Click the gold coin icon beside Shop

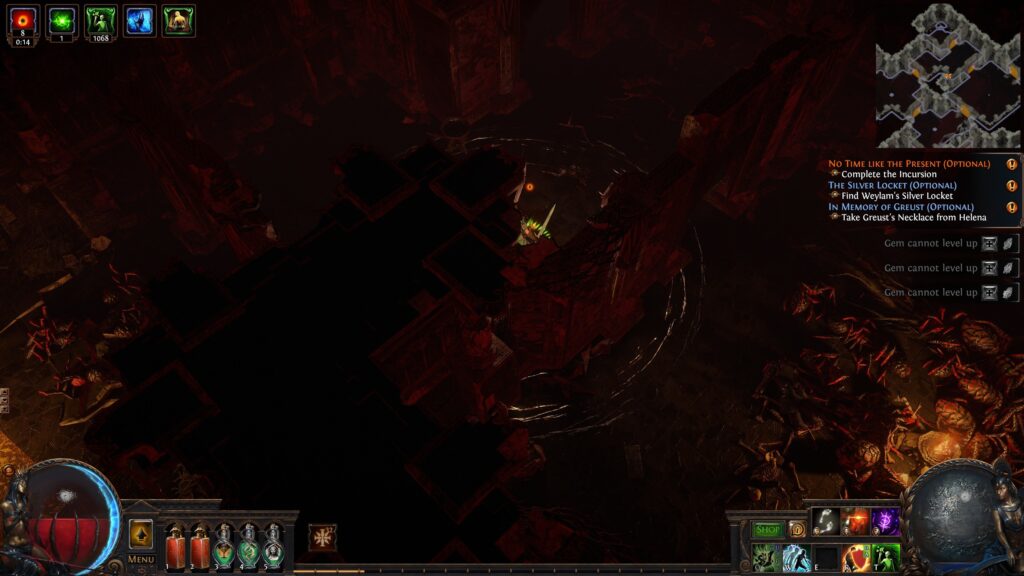point(797,529)
